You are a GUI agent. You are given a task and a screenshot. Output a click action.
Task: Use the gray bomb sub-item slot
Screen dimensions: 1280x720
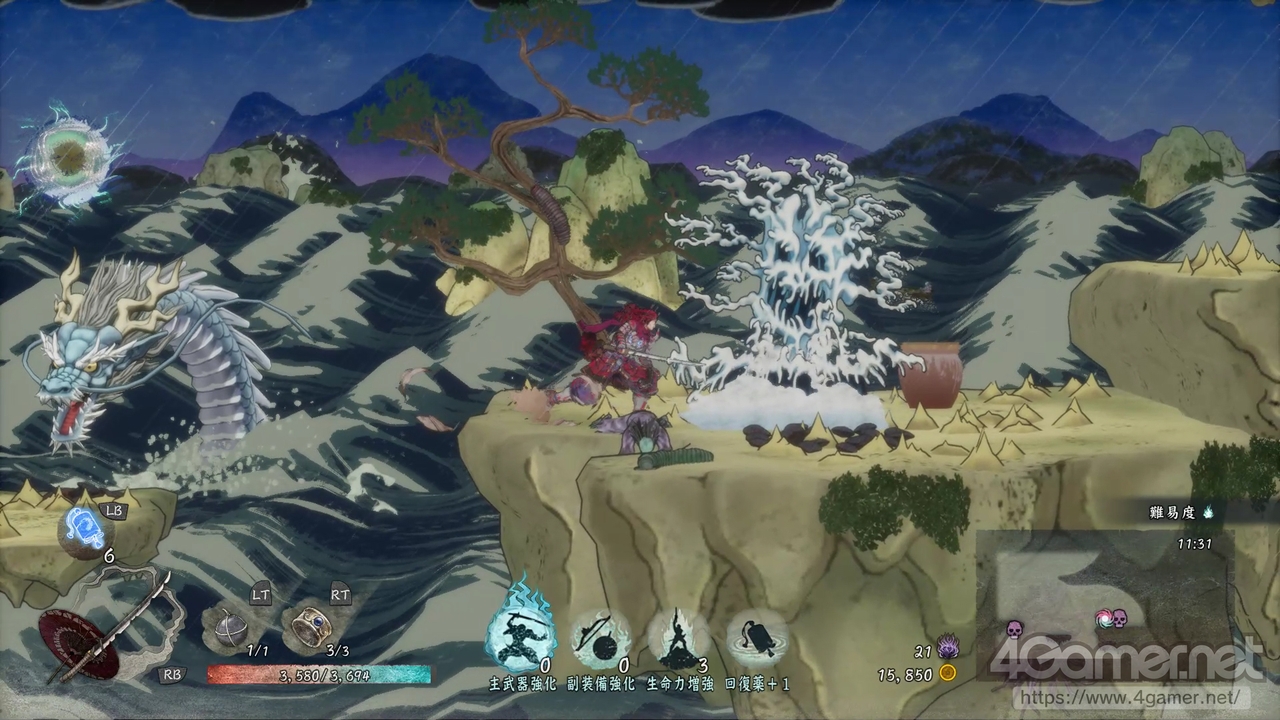tap(227, 628)
